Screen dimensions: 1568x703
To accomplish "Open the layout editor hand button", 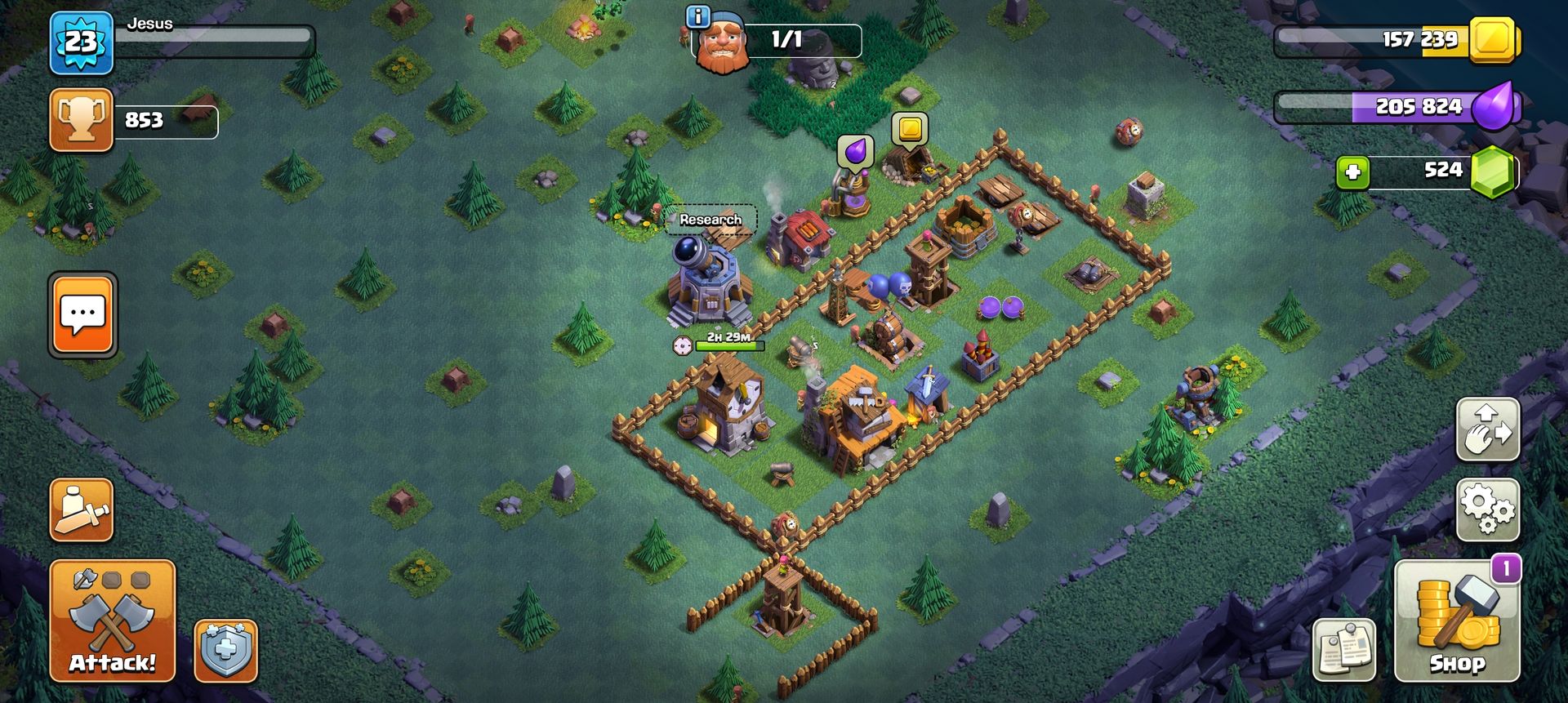I will [x=1487, y=429].
